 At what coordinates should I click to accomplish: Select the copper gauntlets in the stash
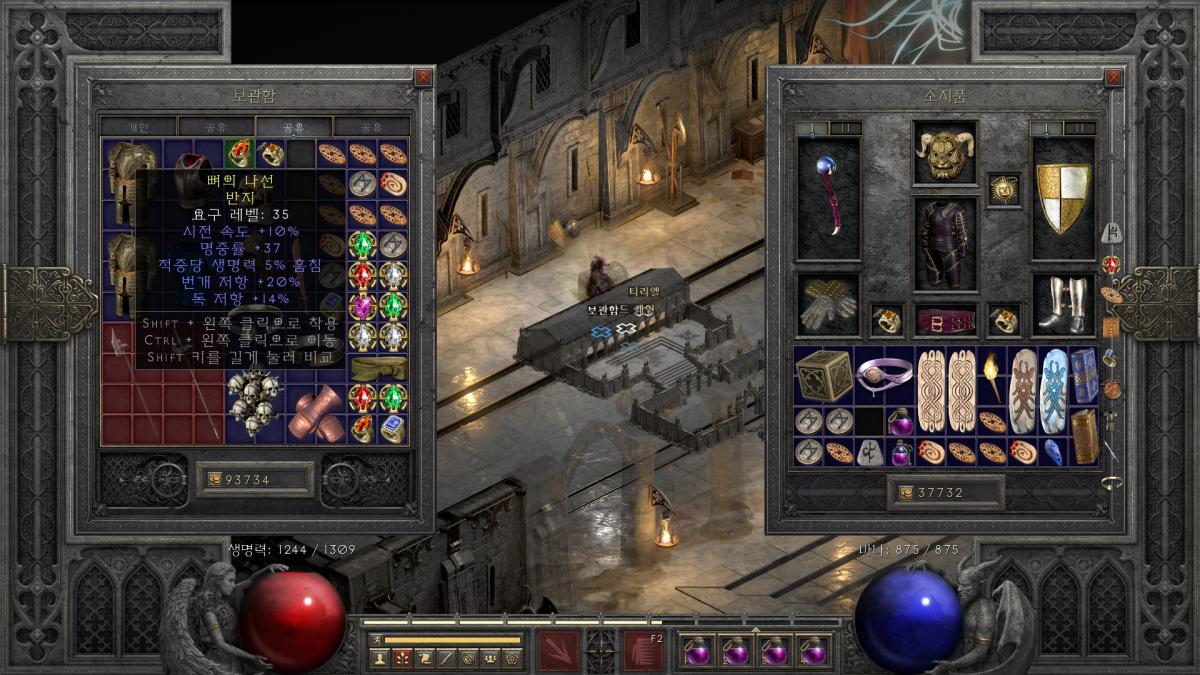pos(316,412)
